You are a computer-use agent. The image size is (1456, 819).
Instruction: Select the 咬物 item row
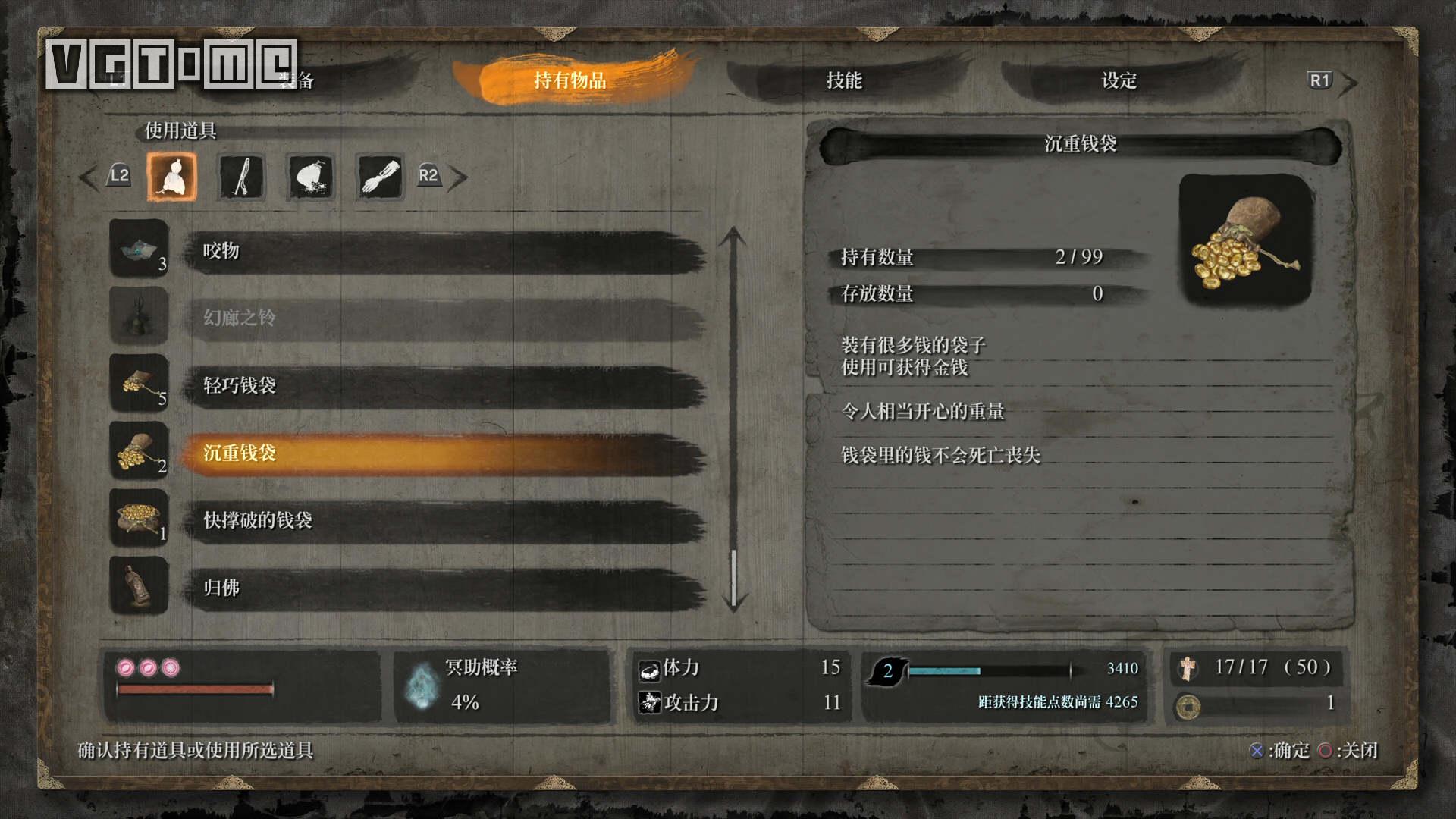click(444, 252)
